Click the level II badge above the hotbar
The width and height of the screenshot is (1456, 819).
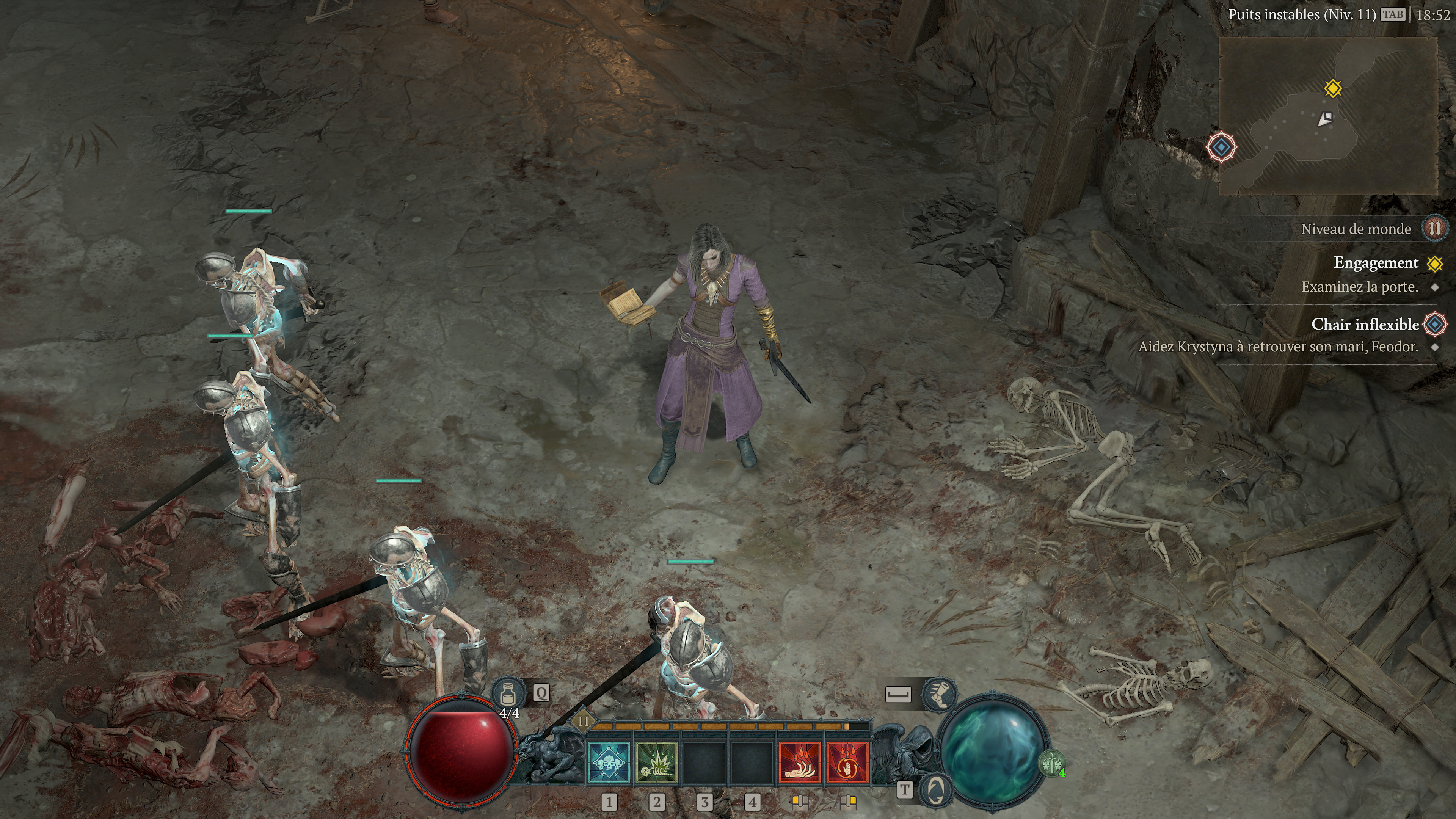pos(583,721)
